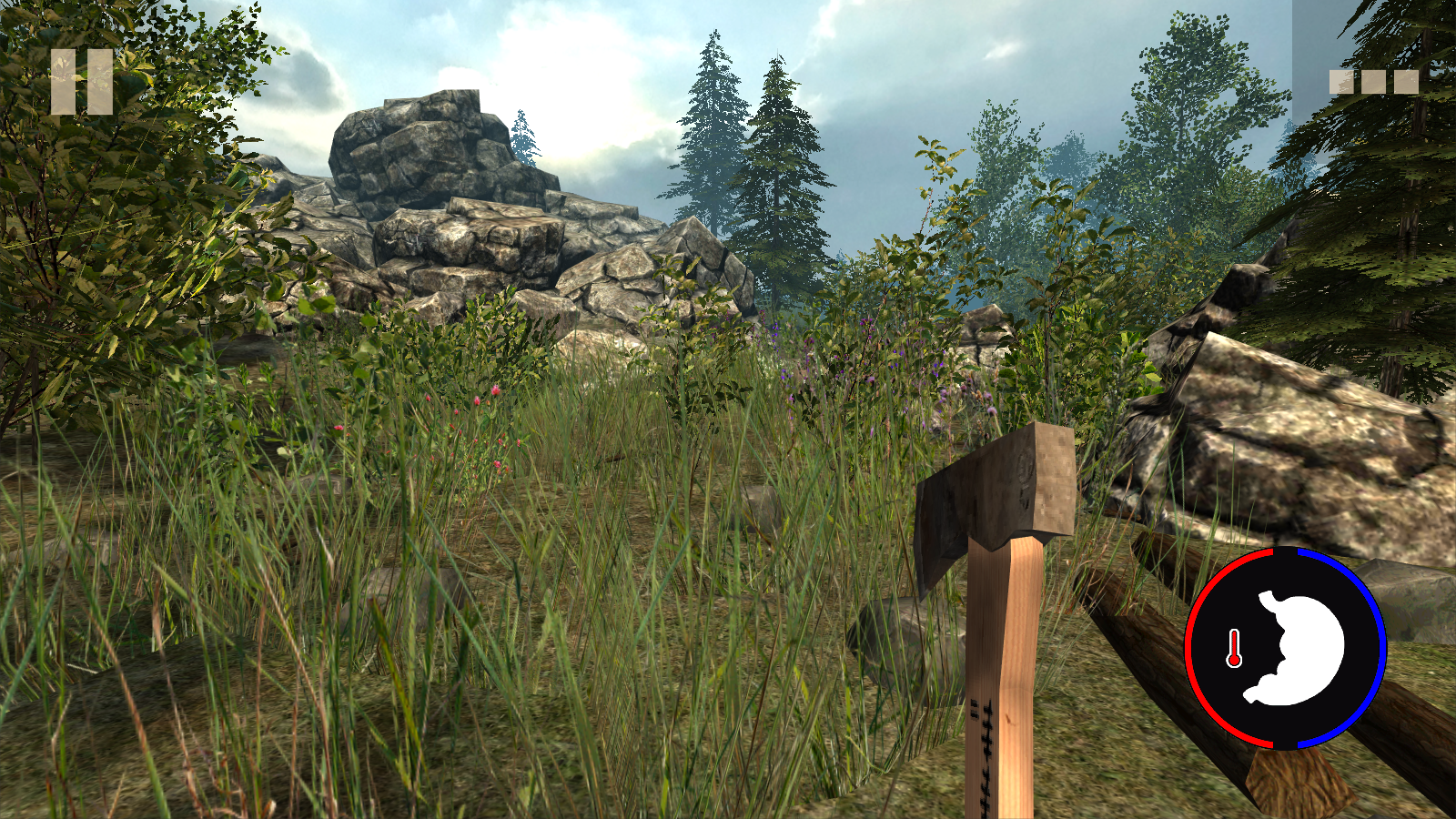This screenshot has width=1456, height=819.
Task: Pause the game
Action: coord(82,82)
